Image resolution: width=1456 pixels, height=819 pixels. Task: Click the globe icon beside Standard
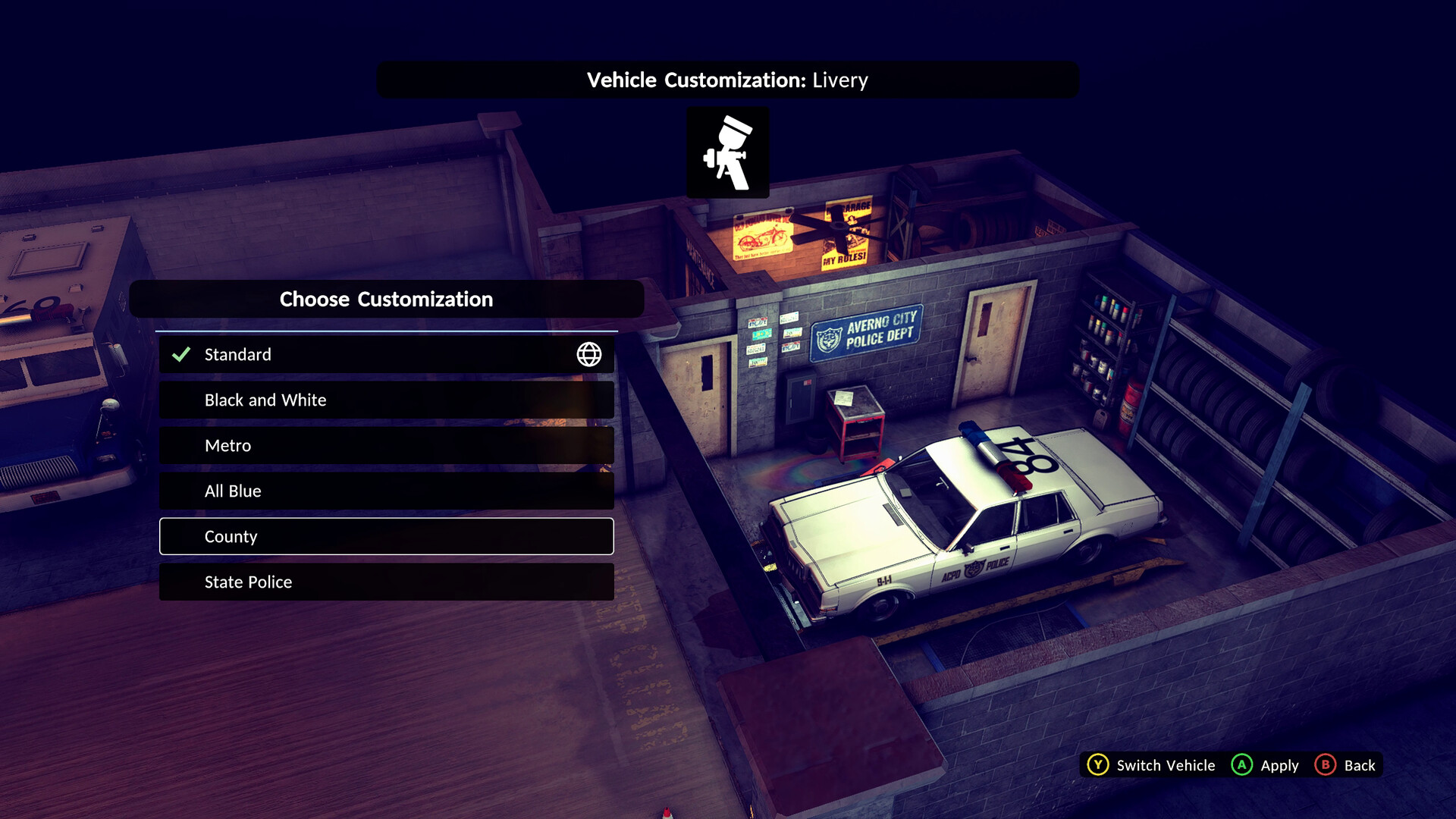click(588, 354)
